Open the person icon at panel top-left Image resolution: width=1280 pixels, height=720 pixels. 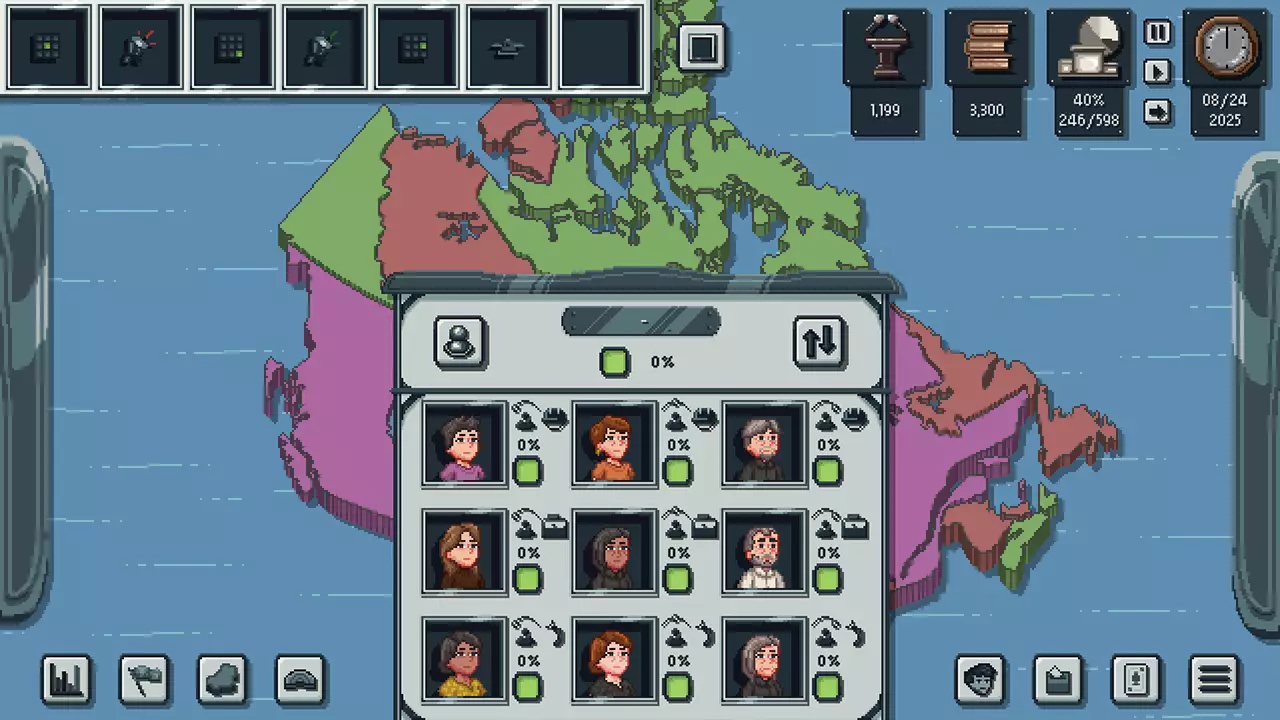pyautogui.click(x=460, y=341)
